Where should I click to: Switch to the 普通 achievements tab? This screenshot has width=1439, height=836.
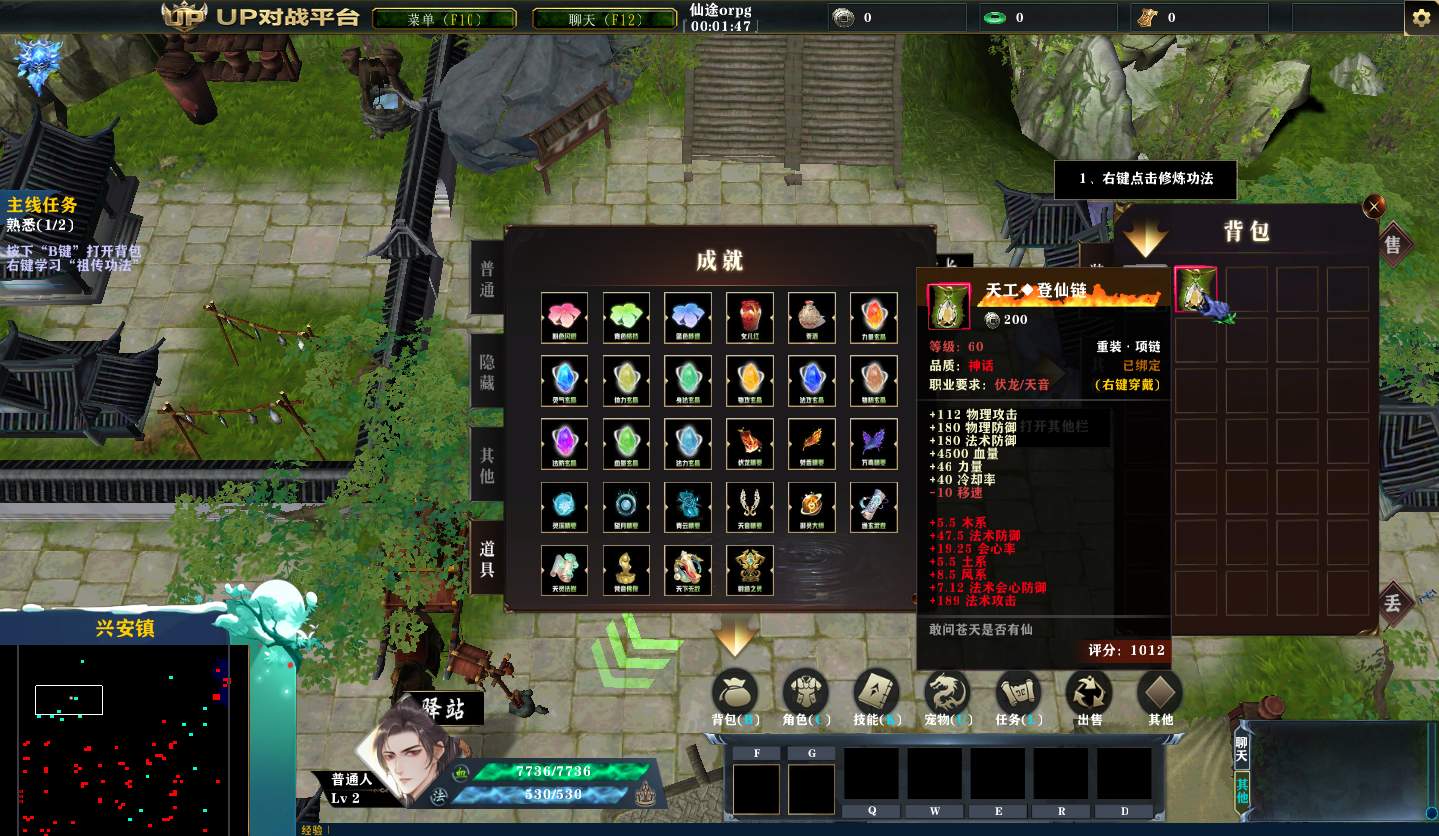tap(487, 281)
